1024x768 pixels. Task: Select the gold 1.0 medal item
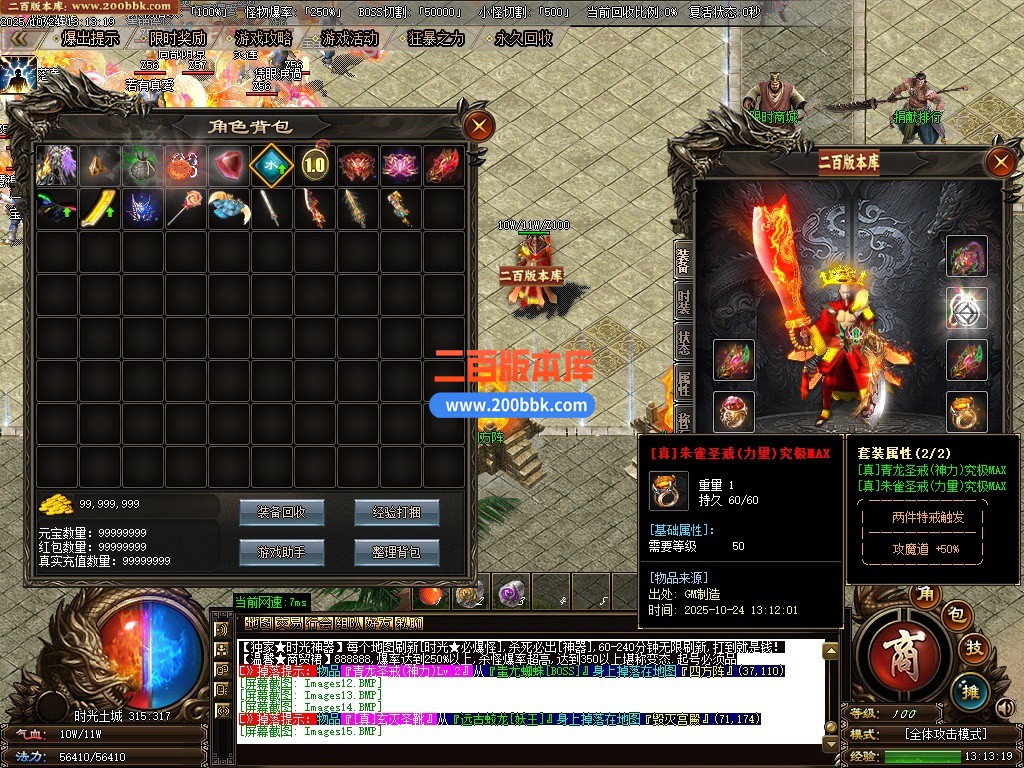314,165
